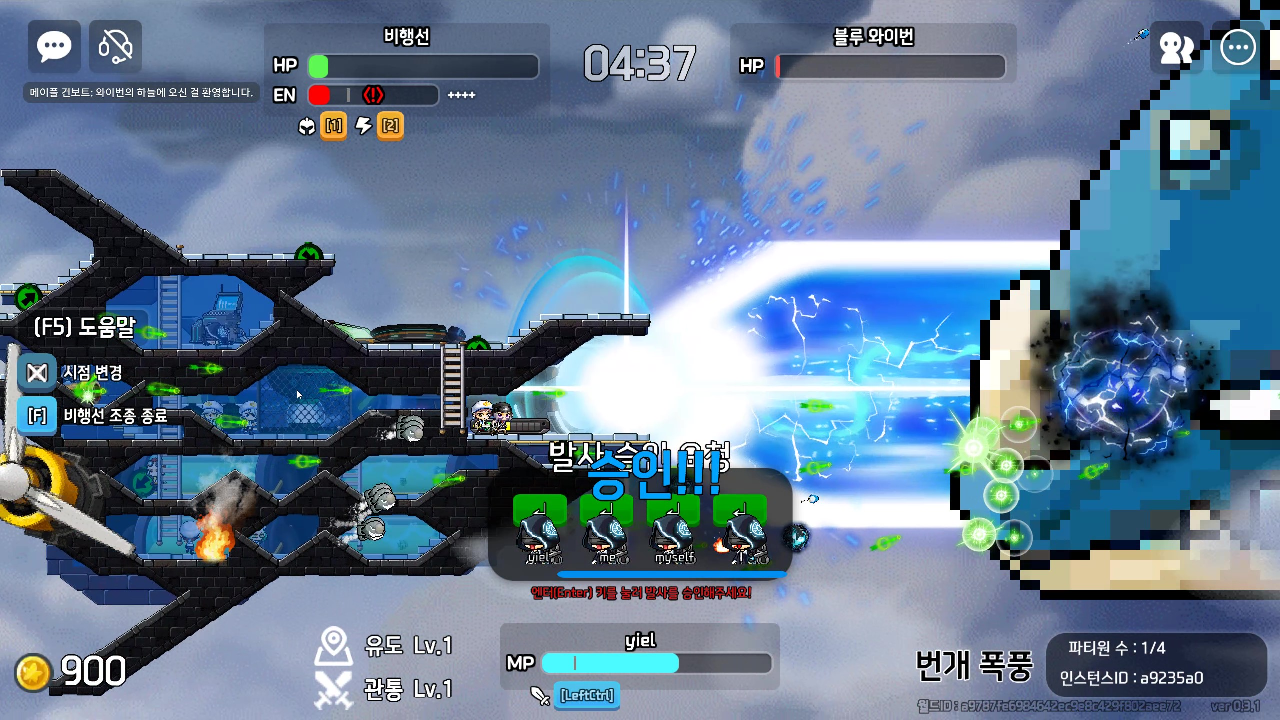
Task: Toggle the muted headset voice chat icon
Action: [116, 47]
